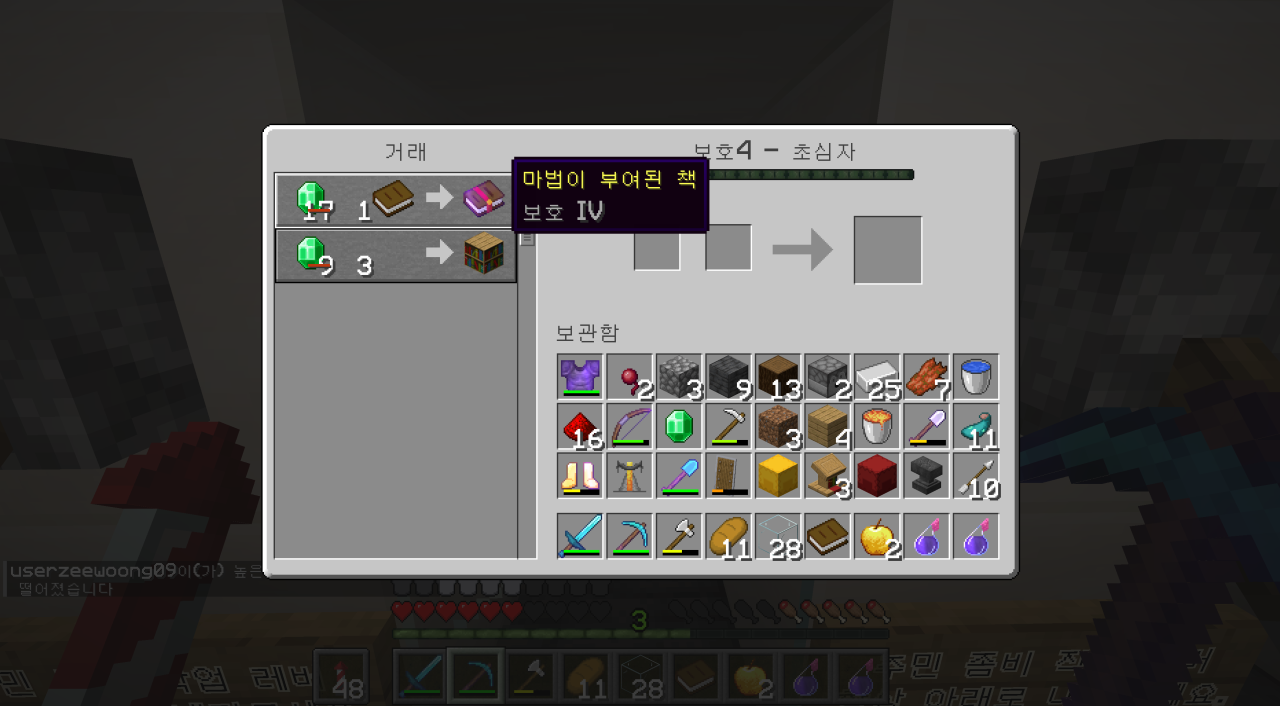Click the trade result output slot
Screen dimensions: 1280x706
coord(888,250)
